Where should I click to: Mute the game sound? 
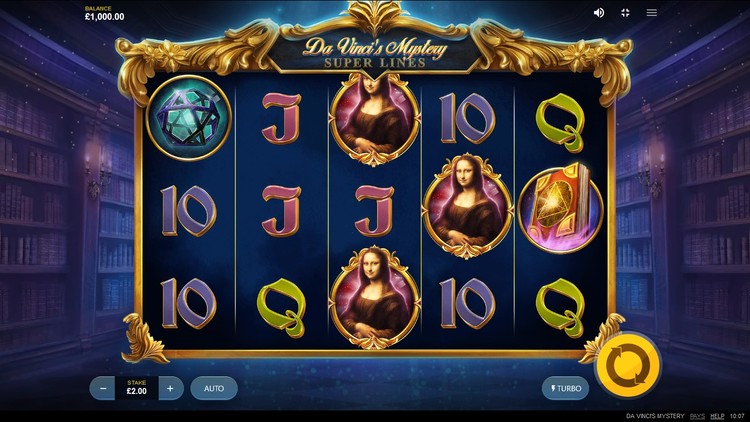pyautogui.click(x=599, y=13)
